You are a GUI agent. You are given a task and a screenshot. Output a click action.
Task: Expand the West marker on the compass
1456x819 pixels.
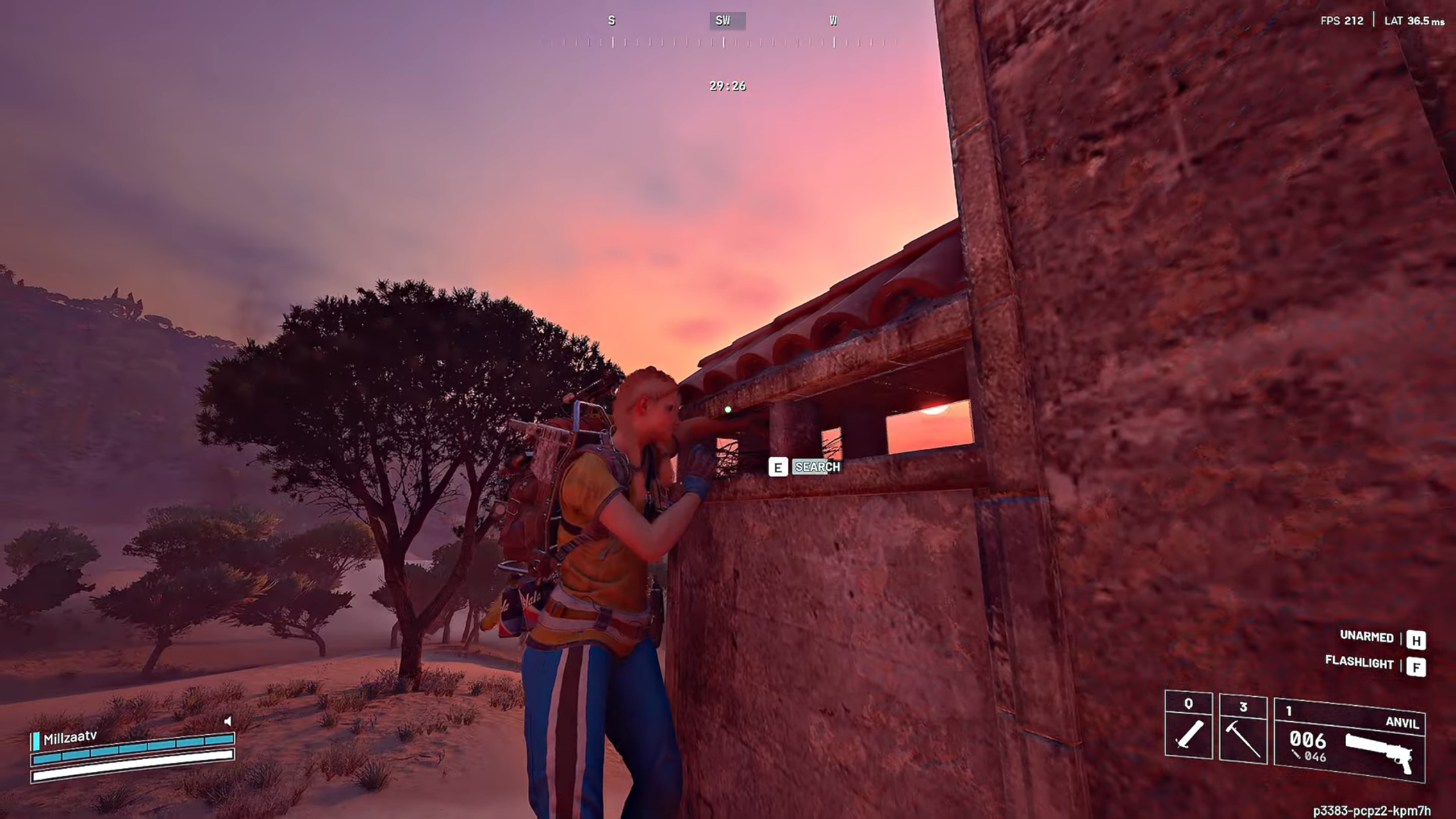click(x=833, y=21)
